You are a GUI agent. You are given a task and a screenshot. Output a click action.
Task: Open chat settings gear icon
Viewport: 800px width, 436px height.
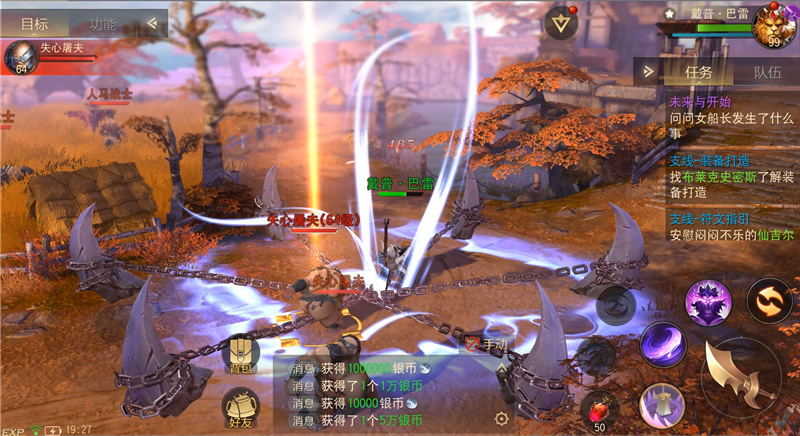coord(502,419)
